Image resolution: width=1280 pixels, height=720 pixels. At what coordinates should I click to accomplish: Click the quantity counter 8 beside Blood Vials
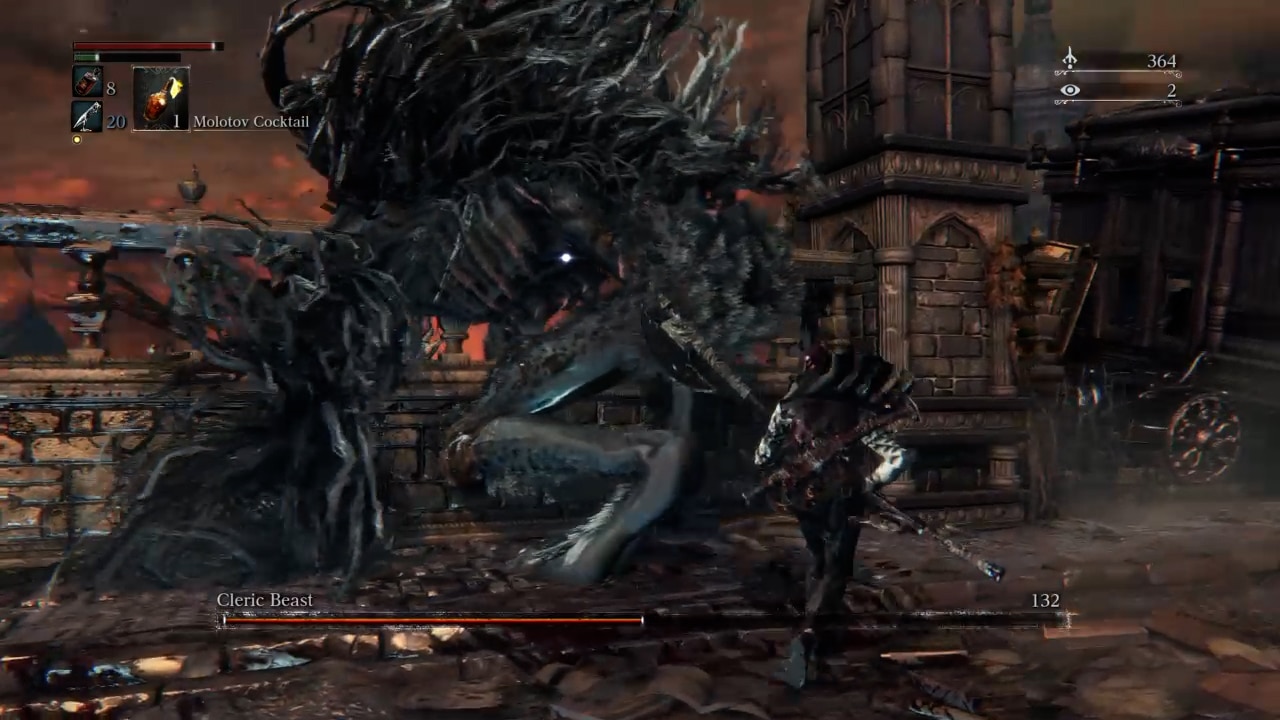coord(110,88)
